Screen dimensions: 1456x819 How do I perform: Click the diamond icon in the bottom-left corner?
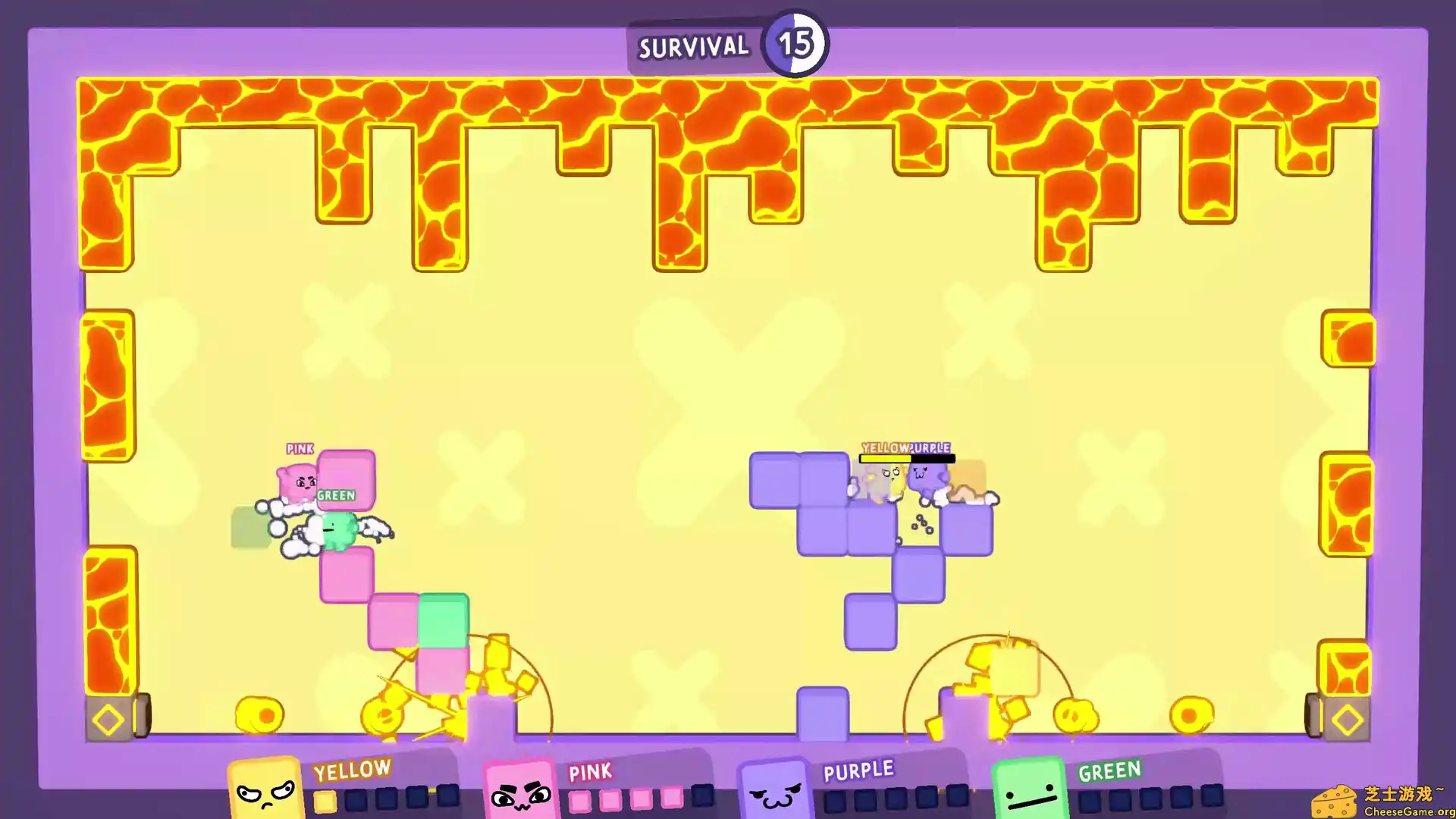pyautogui.click(x=107, y=719)
